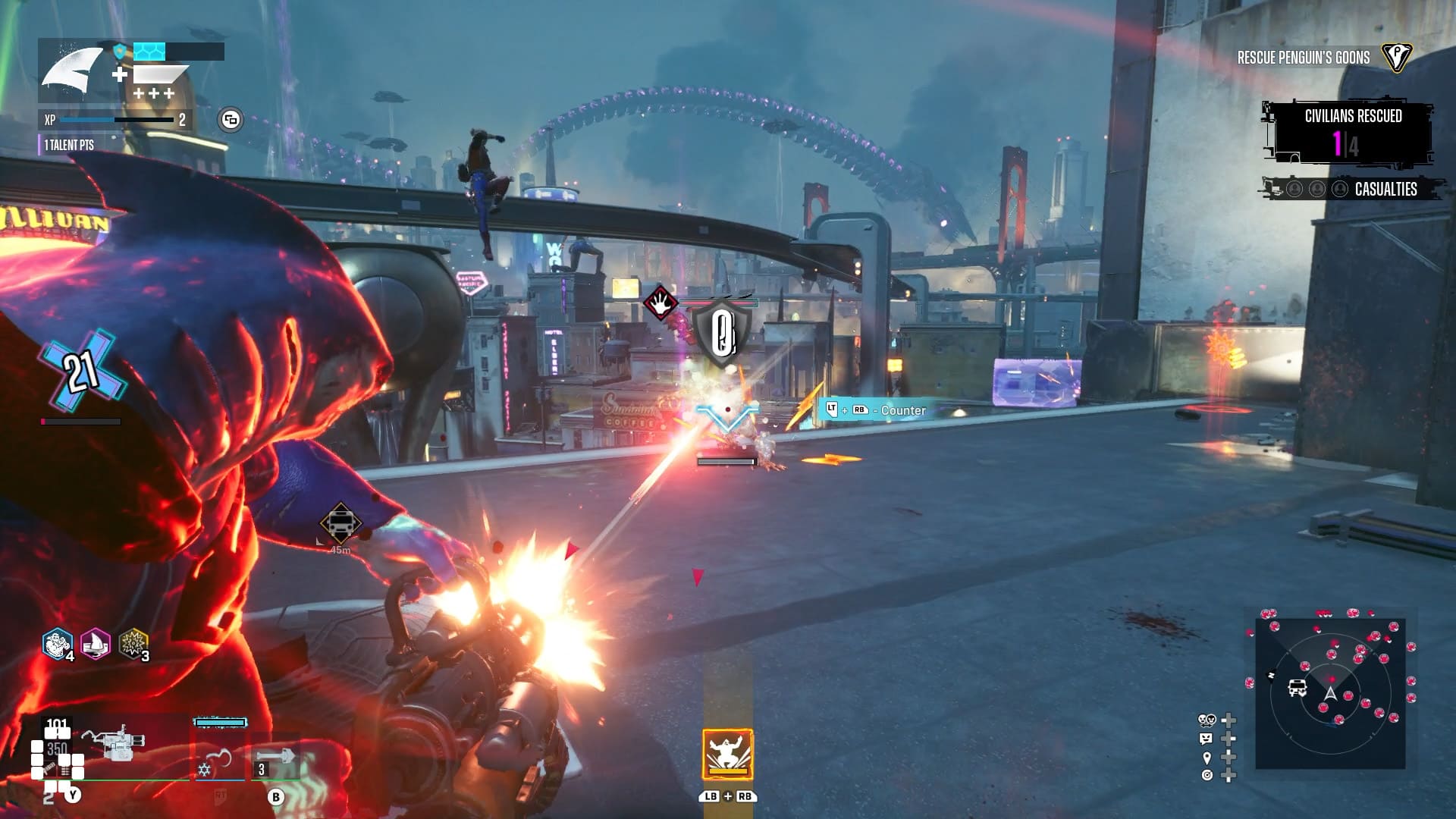This screenshot has width=1456, height=819.
Task: Open the emote speech bubble shortcut
Action: point(1207,739)
